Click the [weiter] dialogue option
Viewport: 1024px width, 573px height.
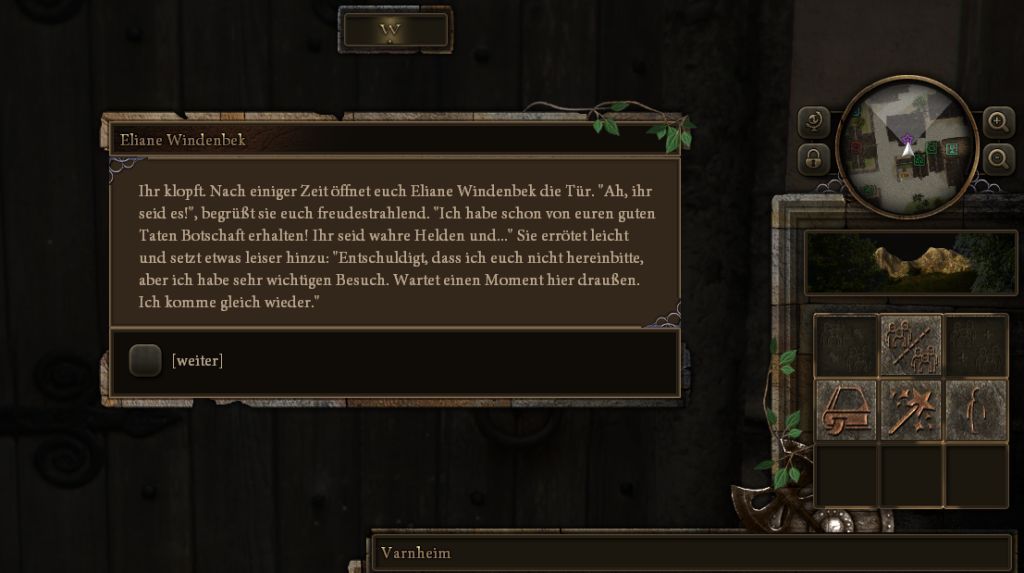point(197,360)
